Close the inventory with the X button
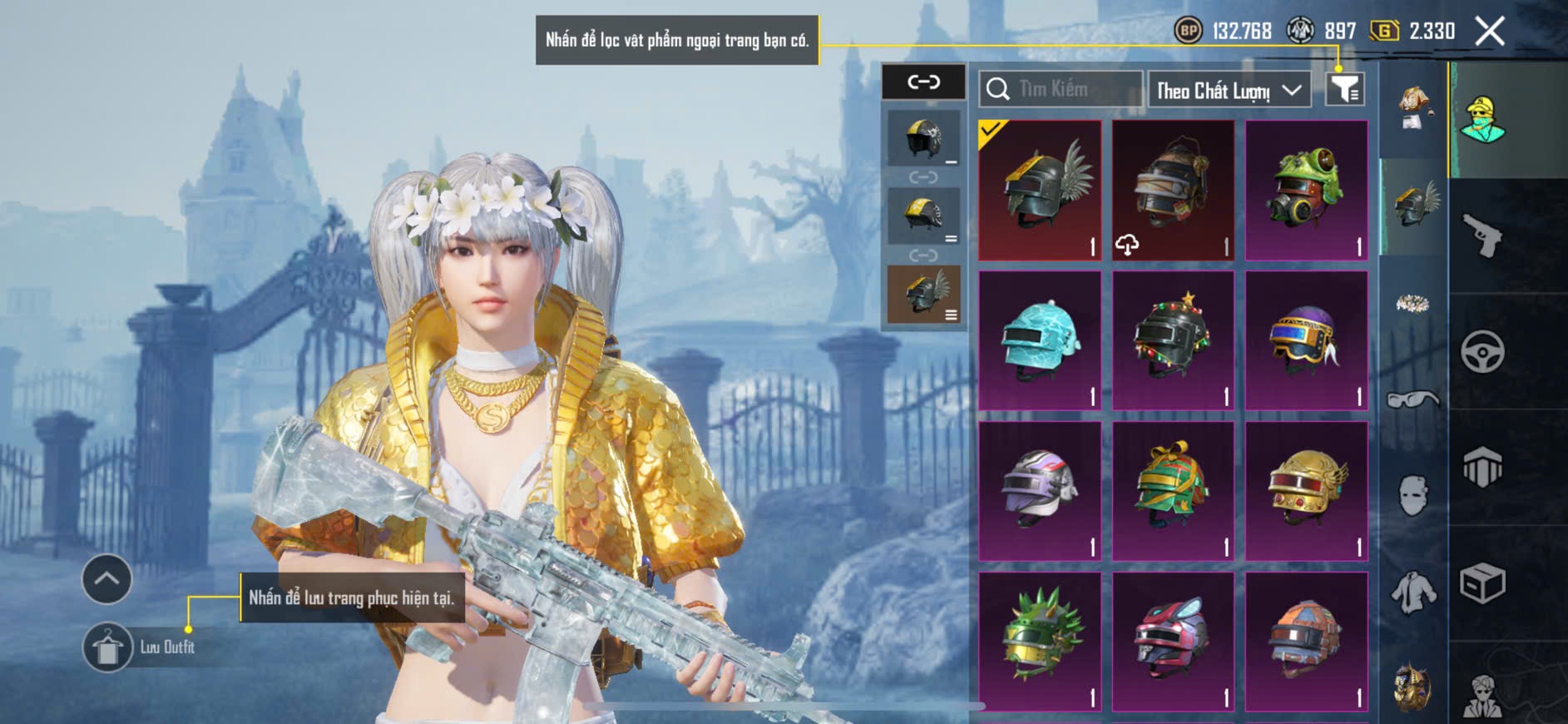The image size is (1568, 724). (1489, 32)
